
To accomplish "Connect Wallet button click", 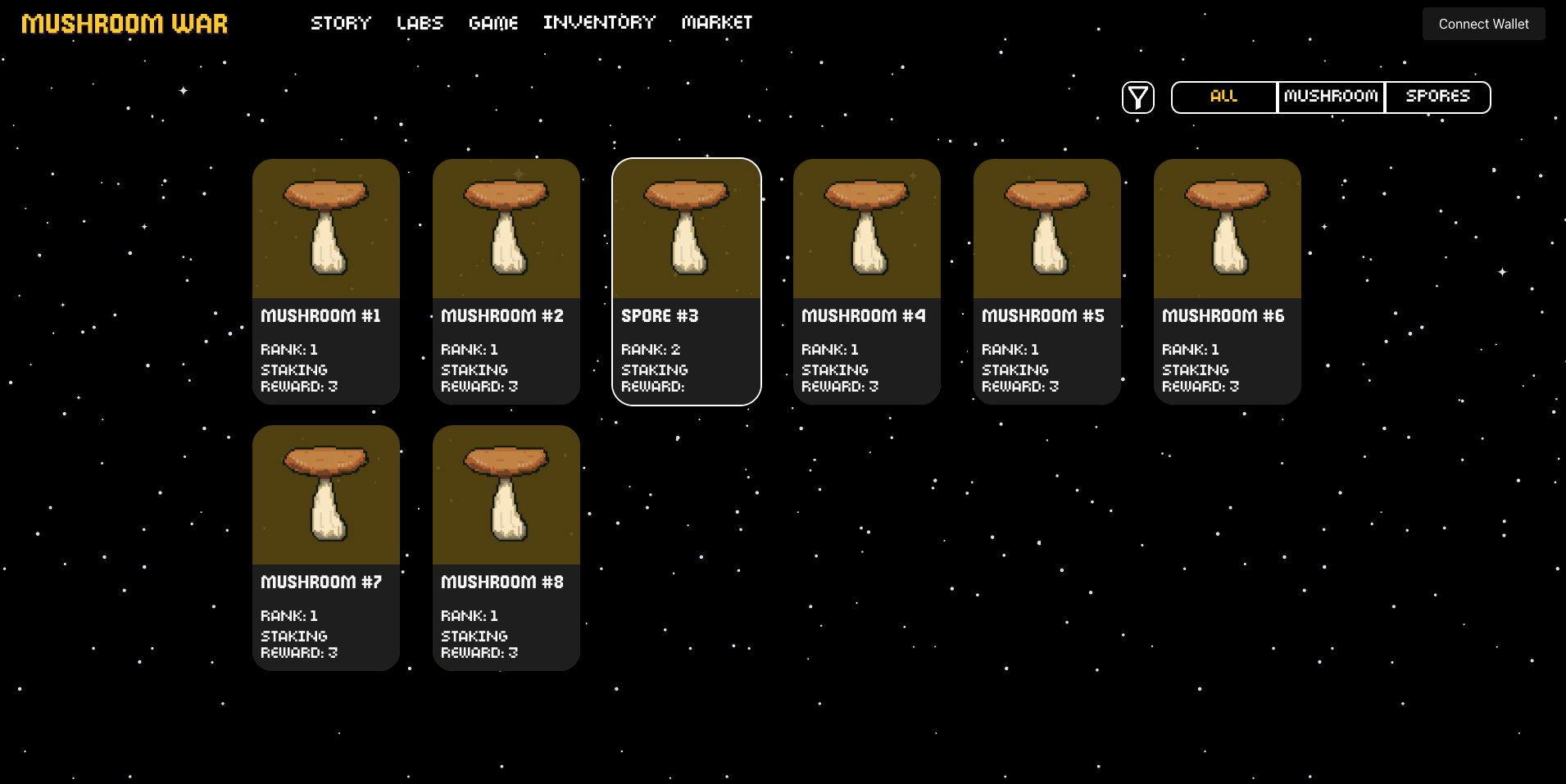I will tap(1483, 24).
